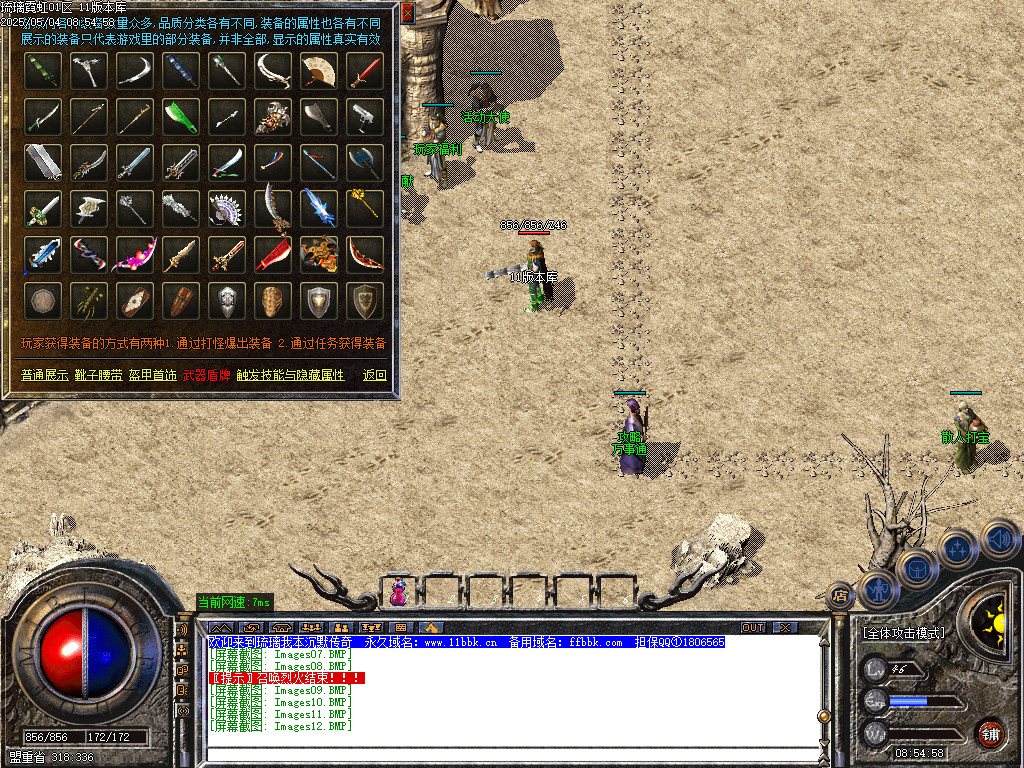Open the 店 shop button
This screenshot has height=768, width=1024.
pyautogui.click(x=840, y=594)
